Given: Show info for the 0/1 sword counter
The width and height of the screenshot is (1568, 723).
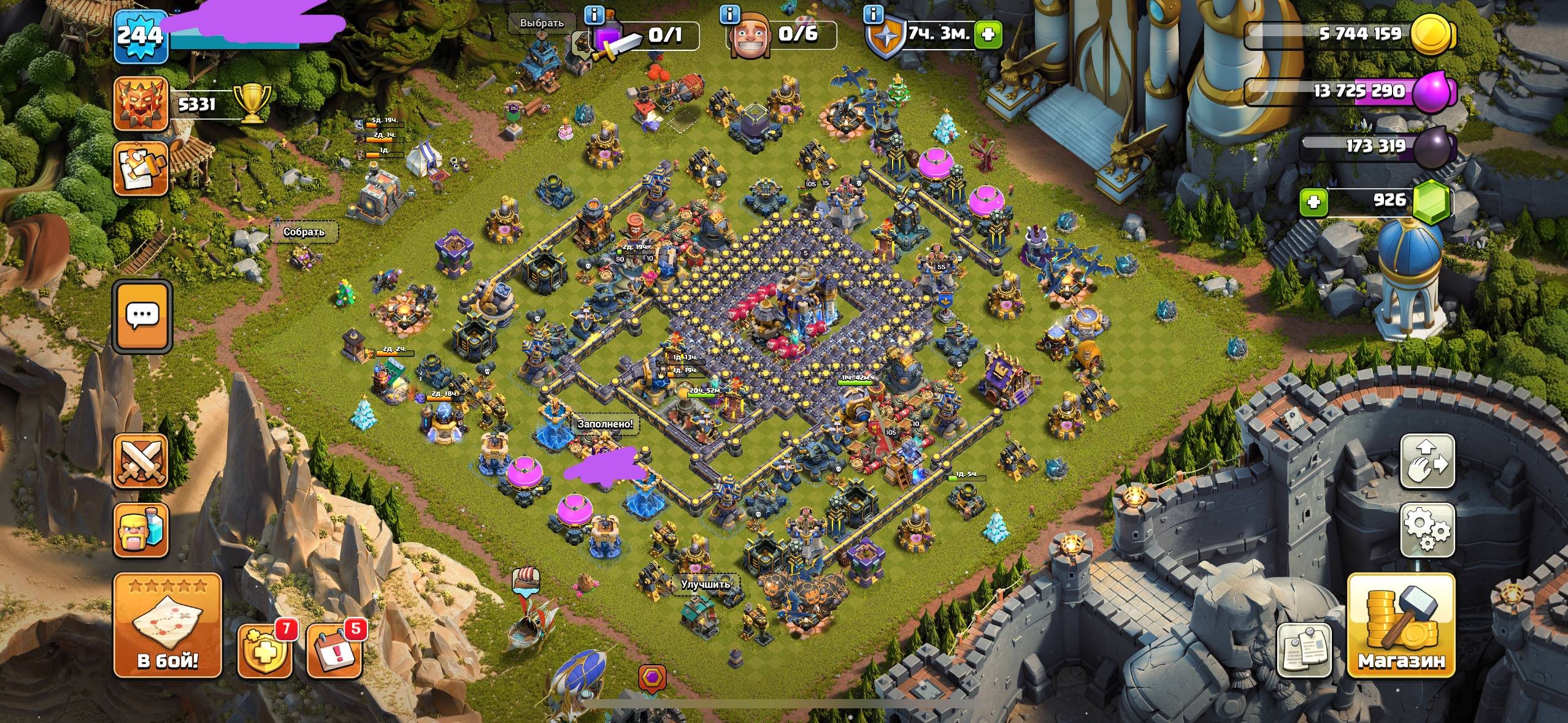Looking at the screenshot, I should coord(594,15).
